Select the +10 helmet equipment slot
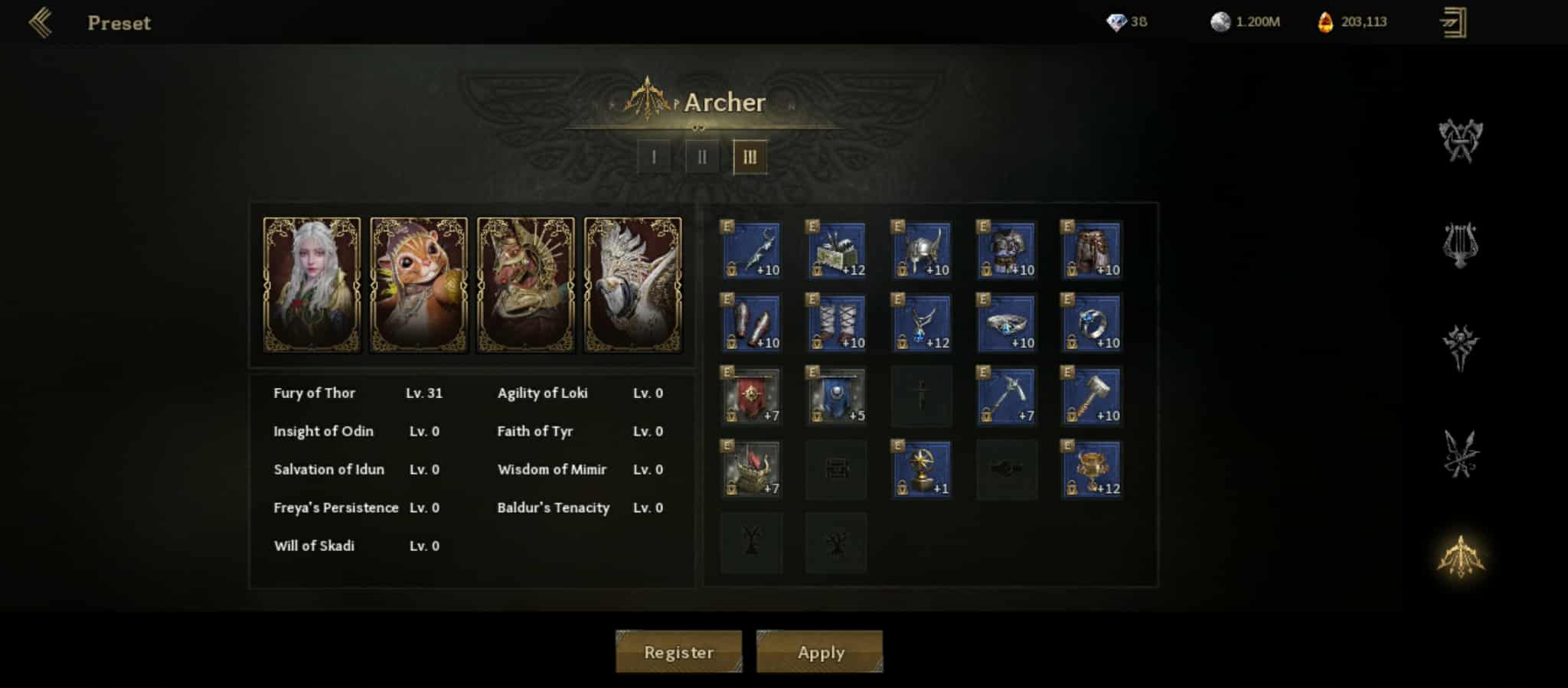1568x688 pixels. (x=921, y=250)
